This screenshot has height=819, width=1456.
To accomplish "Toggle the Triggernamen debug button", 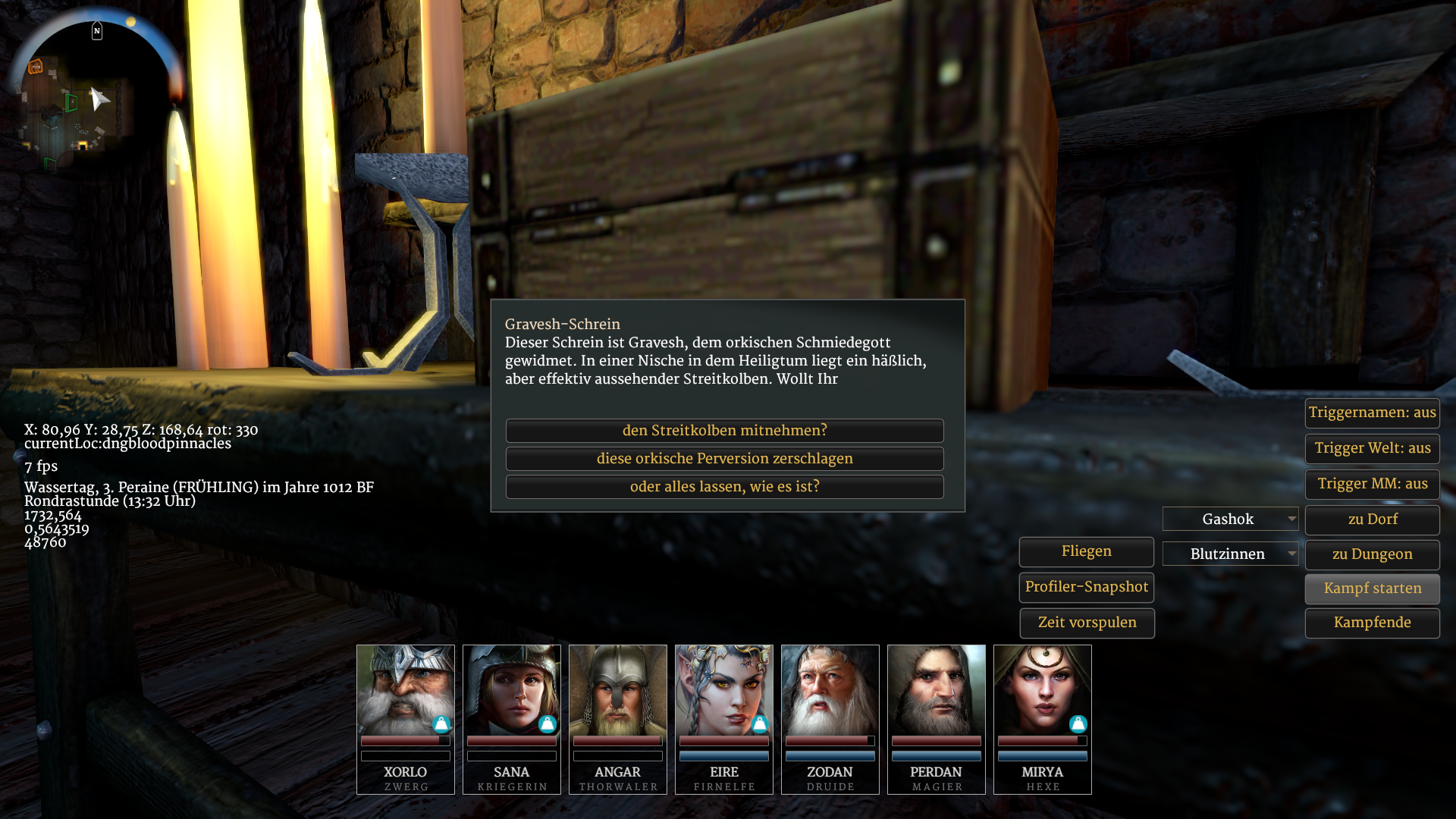I will (1372, 413).
